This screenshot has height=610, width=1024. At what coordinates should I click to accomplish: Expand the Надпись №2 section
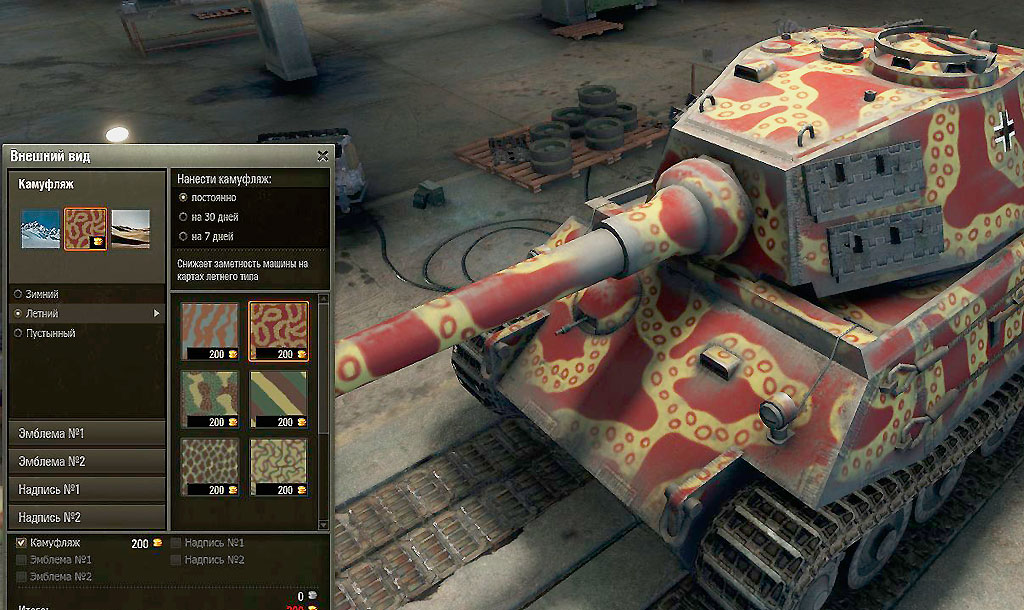[x=86, y=517]
